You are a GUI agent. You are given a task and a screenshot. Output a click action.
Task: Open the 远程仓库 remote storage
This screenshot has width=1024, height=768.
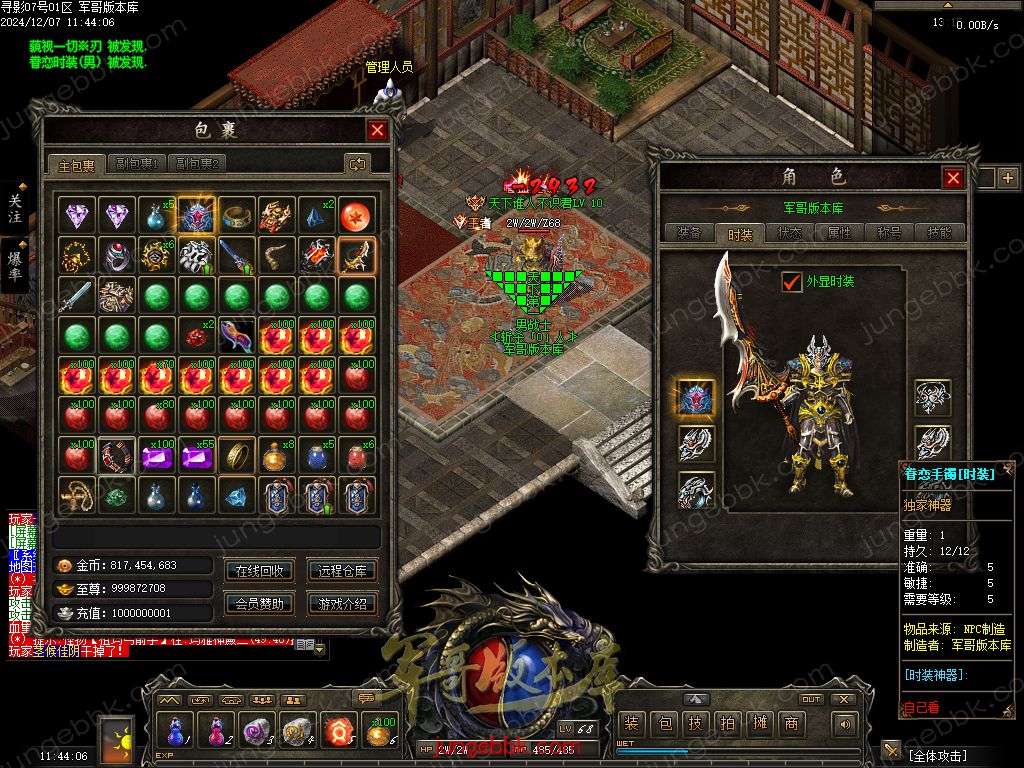[342, 571]
